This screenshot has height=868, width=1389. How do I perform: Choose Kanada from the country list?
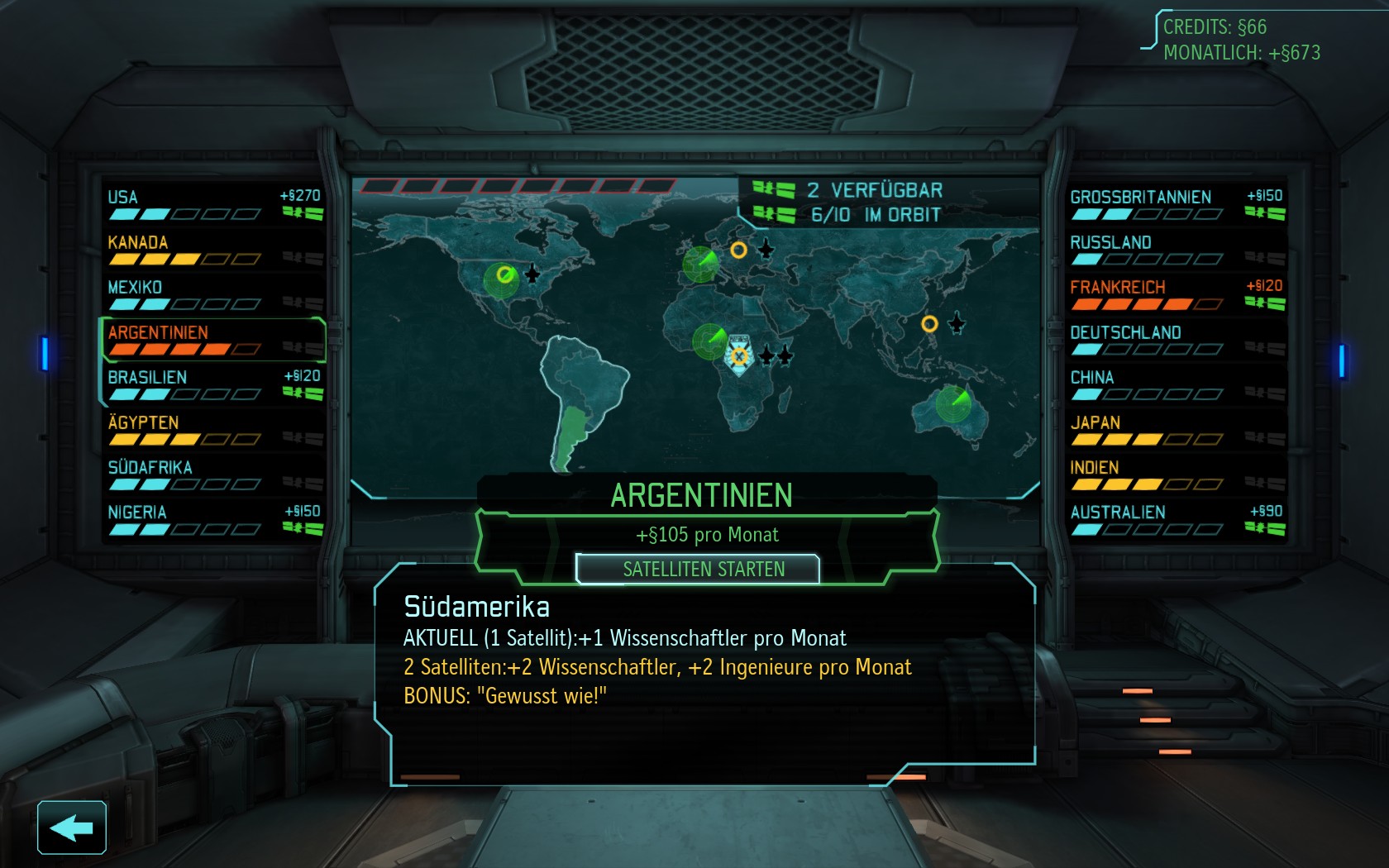coord(212,250)
